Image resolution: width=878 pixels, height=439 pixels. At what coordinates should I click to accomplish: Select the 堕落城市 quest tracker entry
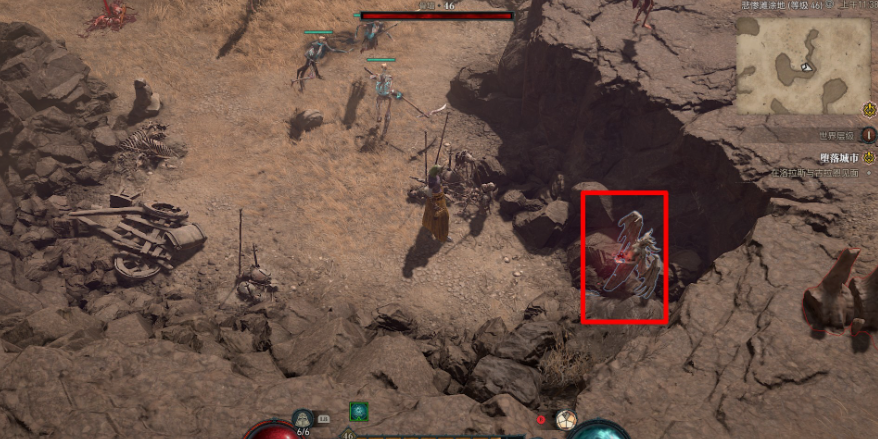818,158
